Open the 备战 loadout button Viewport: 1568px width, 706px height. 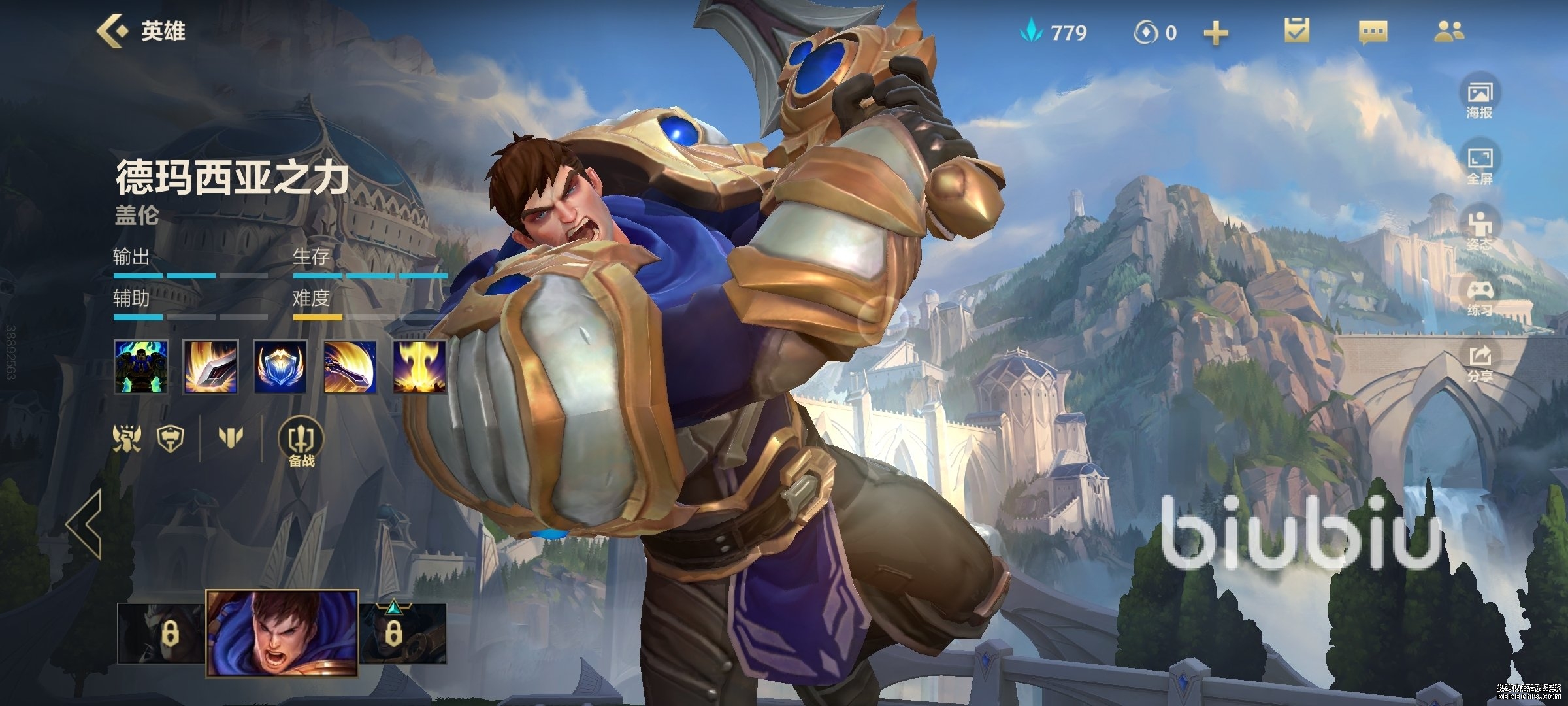pyautogui.click(x=302, y=443)
